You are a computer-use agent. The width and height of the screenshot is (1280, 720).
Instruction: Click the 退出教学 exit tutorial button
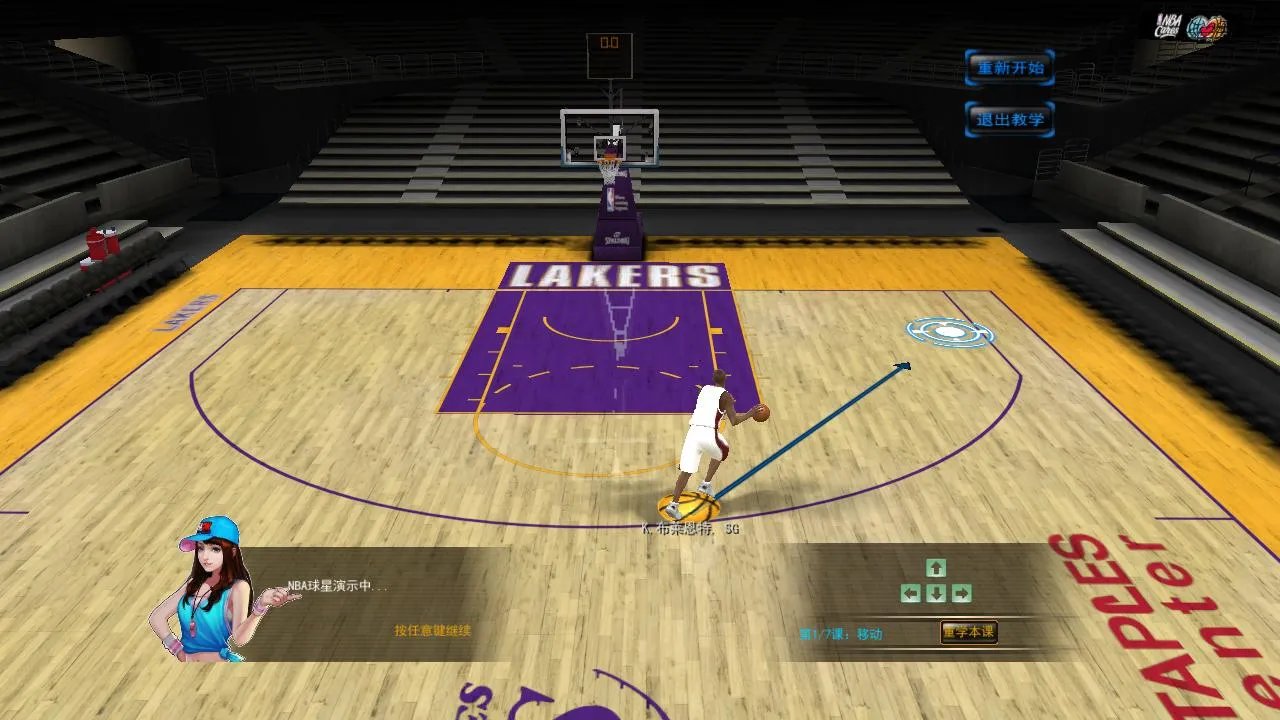(1009, 117)
